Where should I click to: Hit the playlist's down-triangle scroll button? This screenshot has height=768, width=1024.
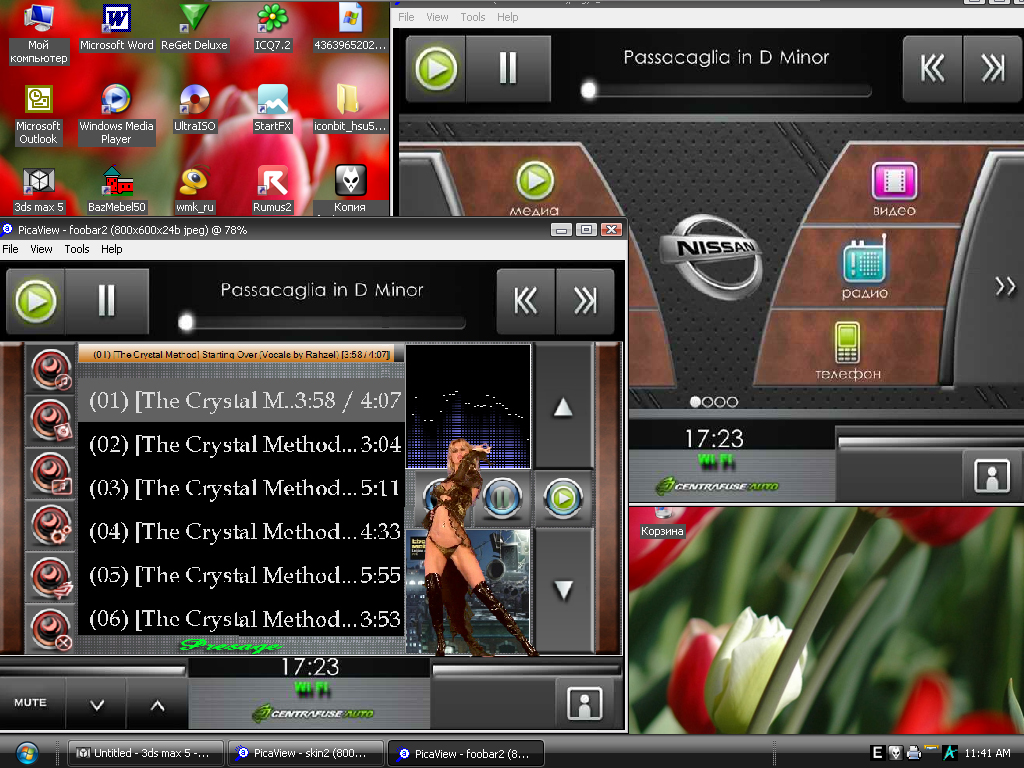[x=563, y=590]
